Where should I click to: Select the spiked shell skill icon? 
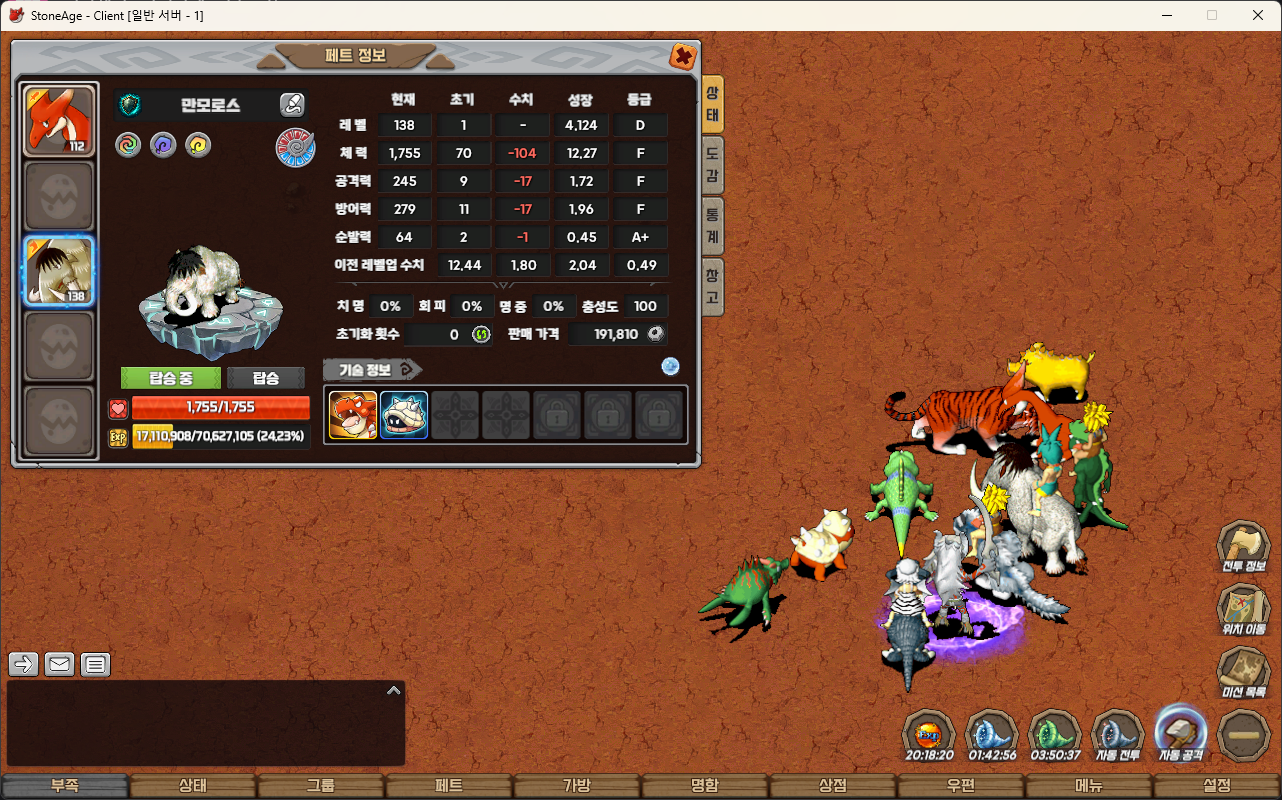point(404,415)
